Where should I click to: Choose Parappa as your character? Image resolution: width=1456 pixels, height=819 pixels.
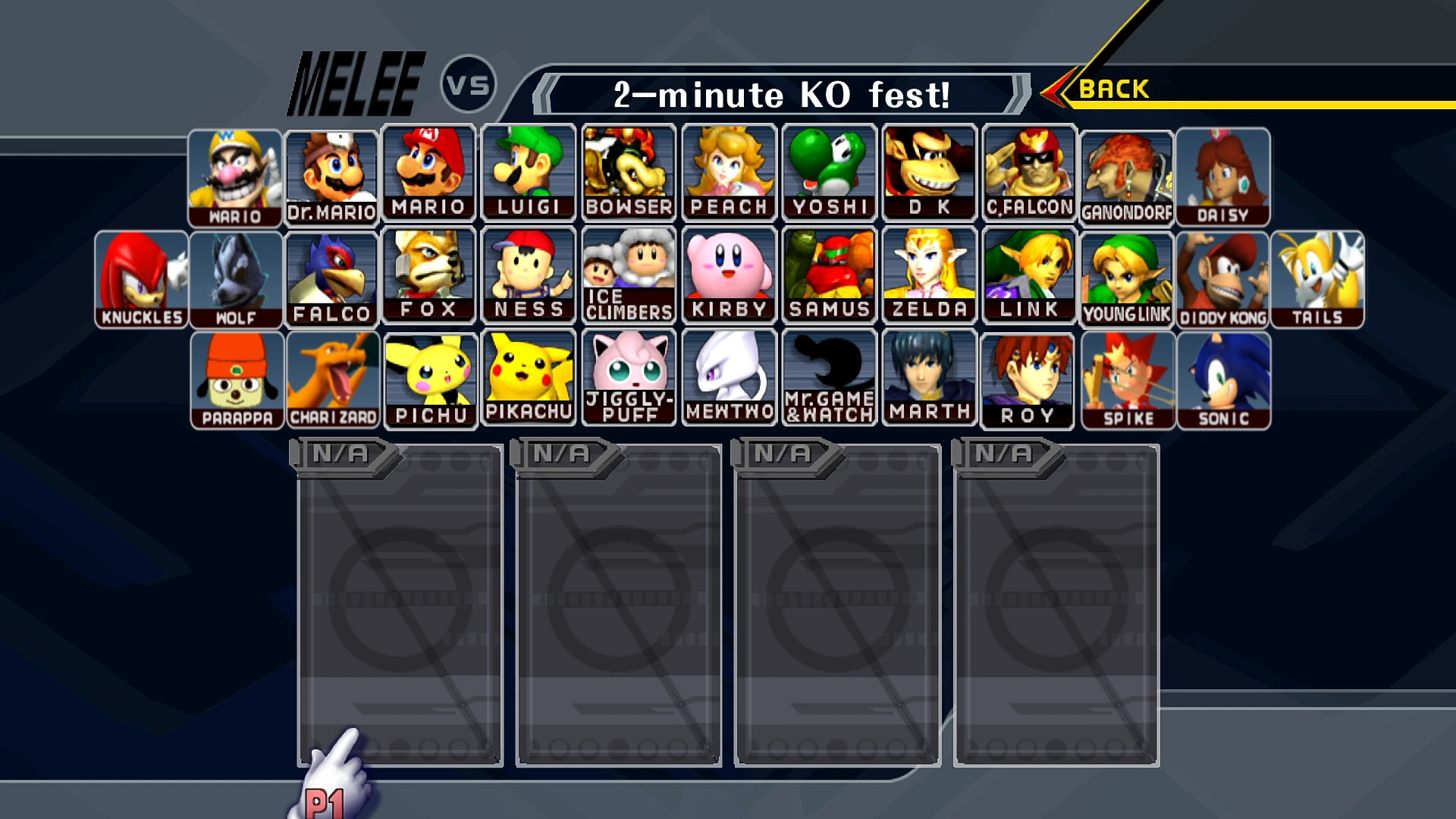pos(237,377)
